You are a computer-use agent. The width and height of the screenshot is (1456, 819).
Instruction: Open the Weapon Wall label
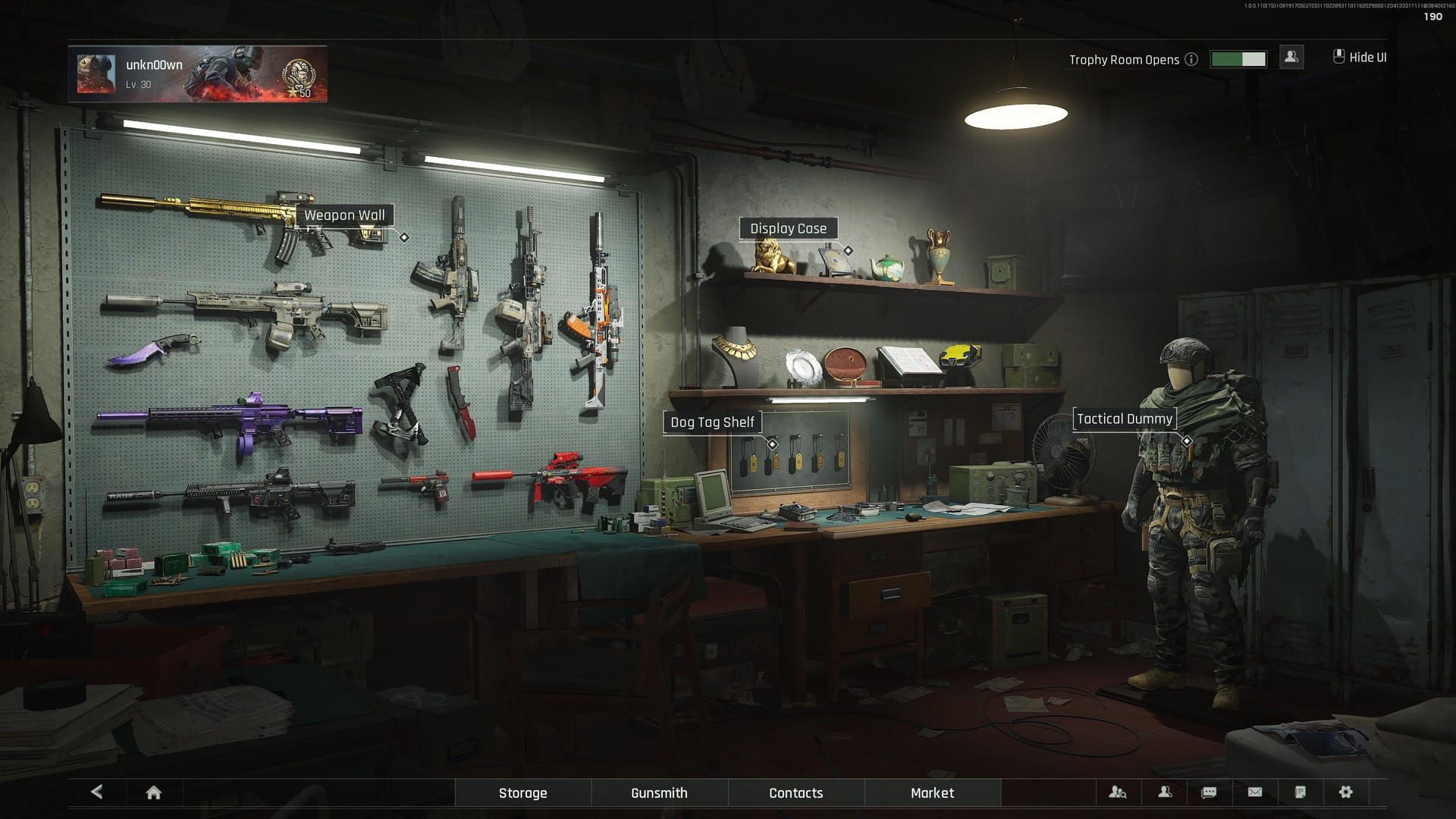pyautogui.click(x=344, y=215)
